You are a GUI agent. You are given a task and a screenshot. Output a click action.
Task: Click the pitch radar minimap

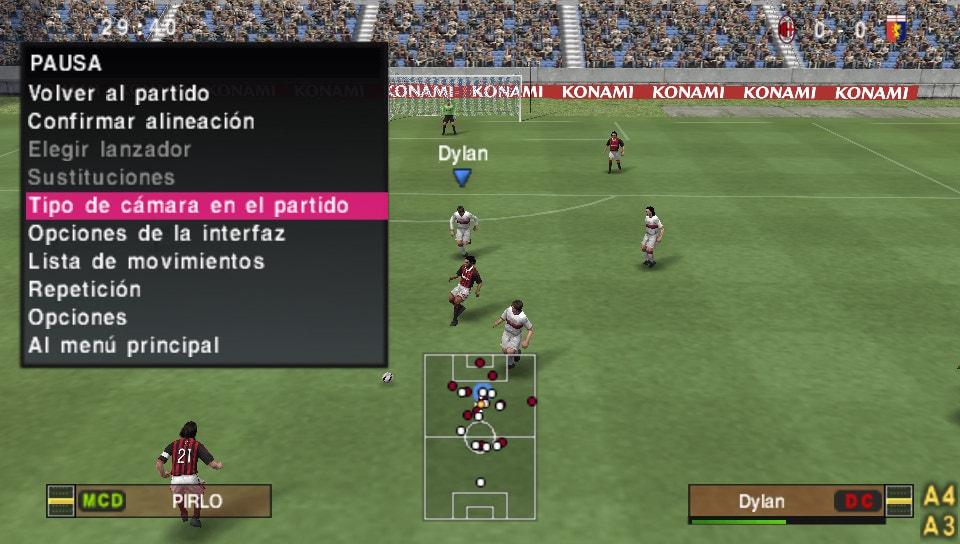coord(480,436)
